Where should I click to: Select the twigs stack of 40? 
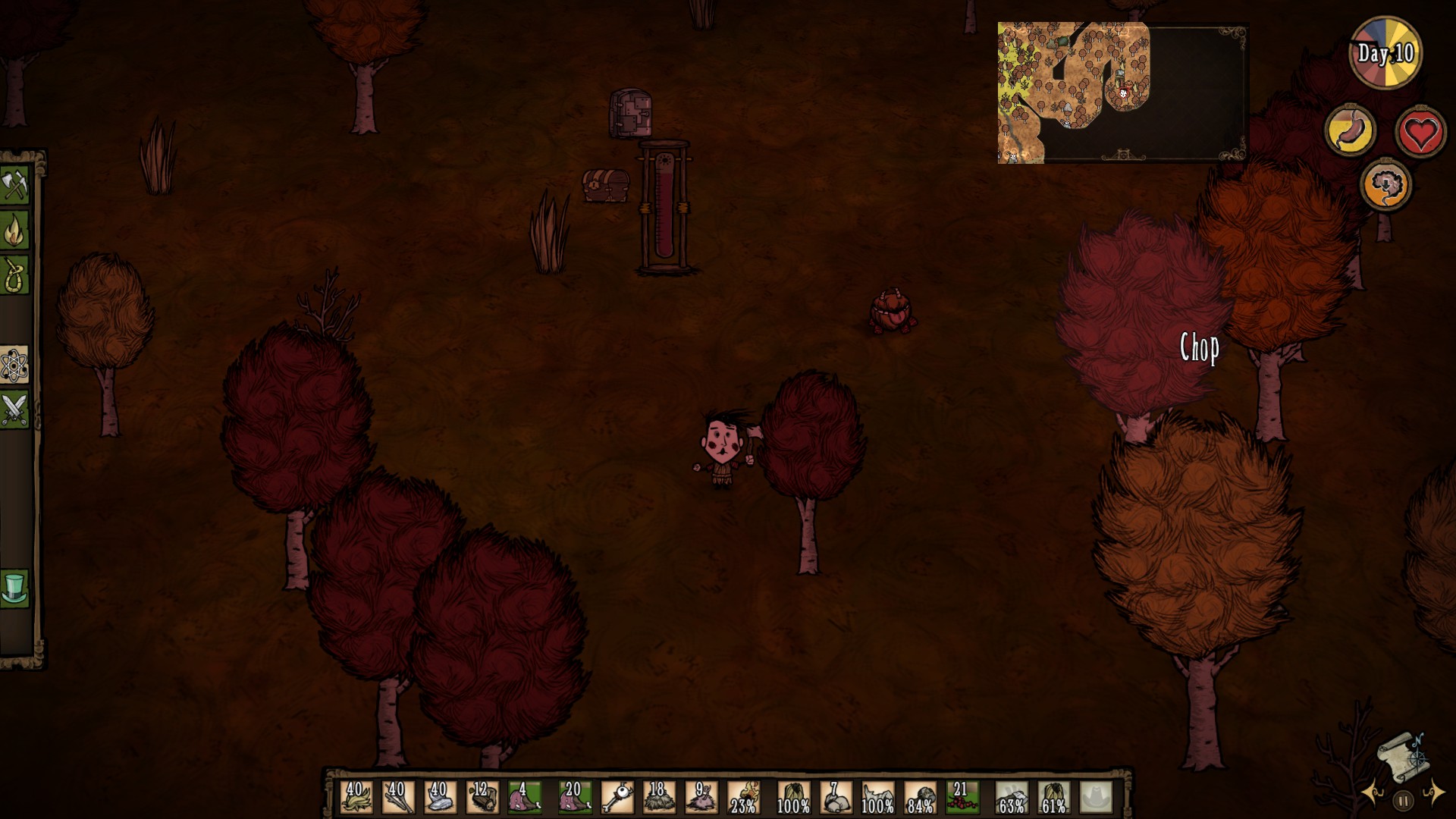tap(398, 798)
